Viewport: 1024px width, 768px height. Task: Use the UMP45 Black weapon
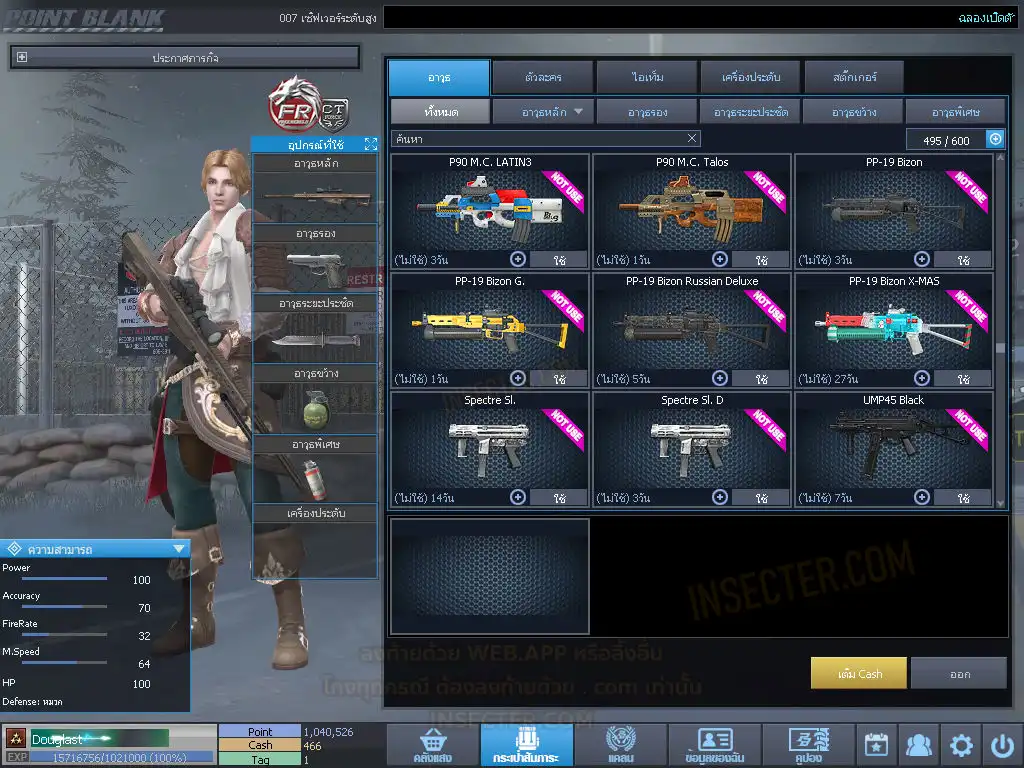[964, 497]
